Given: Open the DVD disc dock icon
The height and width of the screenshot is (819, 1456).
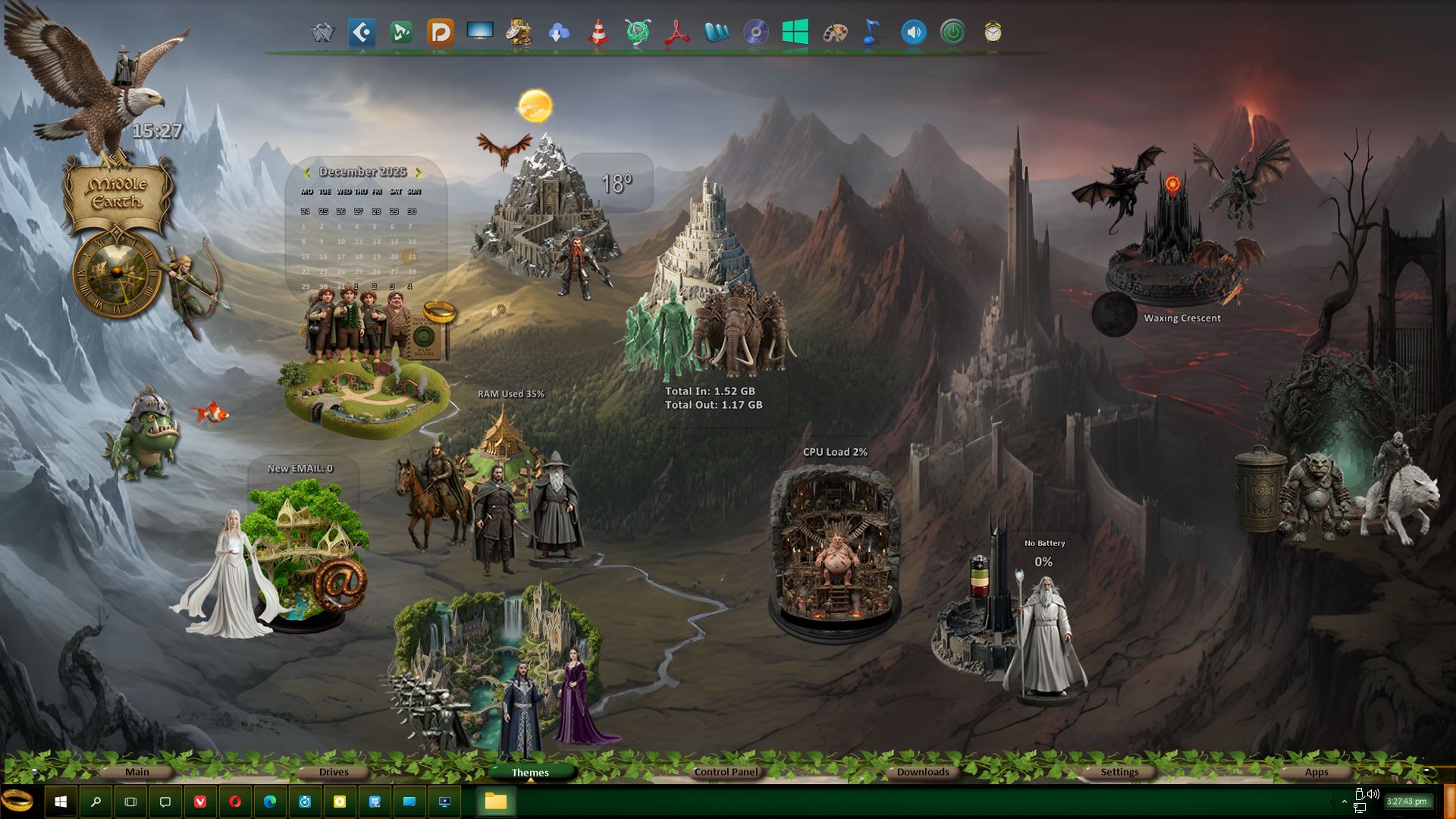Looking at the screenshot, I should pyautogui.click(x=756, y=33).
